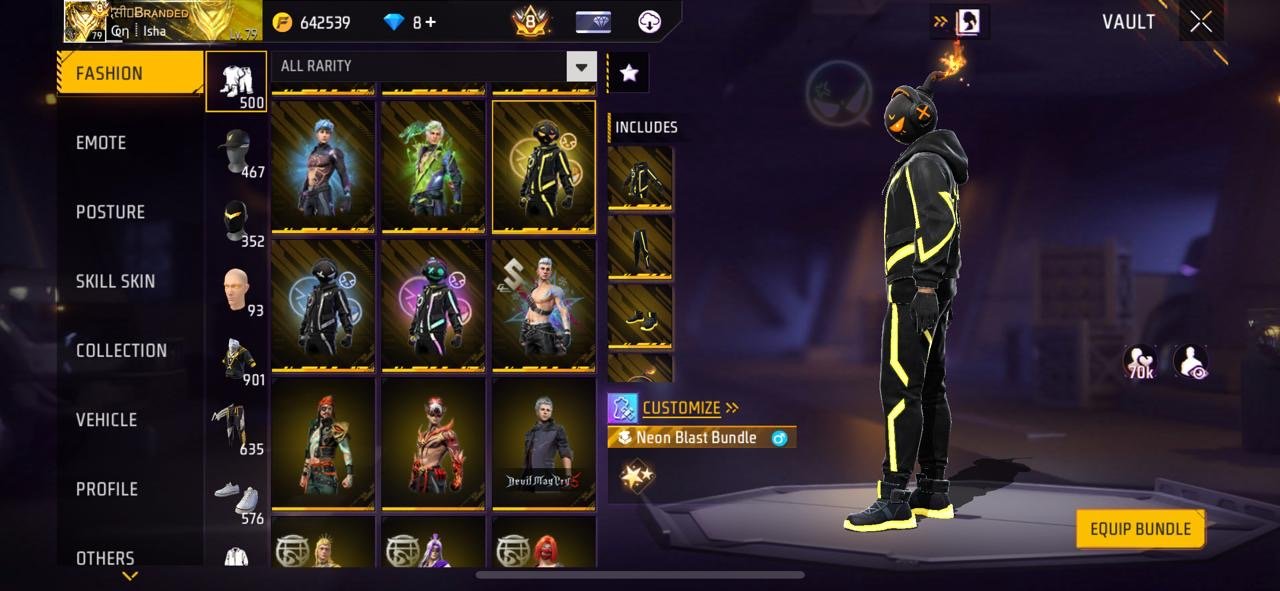The width and height of the screenshot is (1280, 591).
Task: Open the Vehicle category
Action: [106, 419]
